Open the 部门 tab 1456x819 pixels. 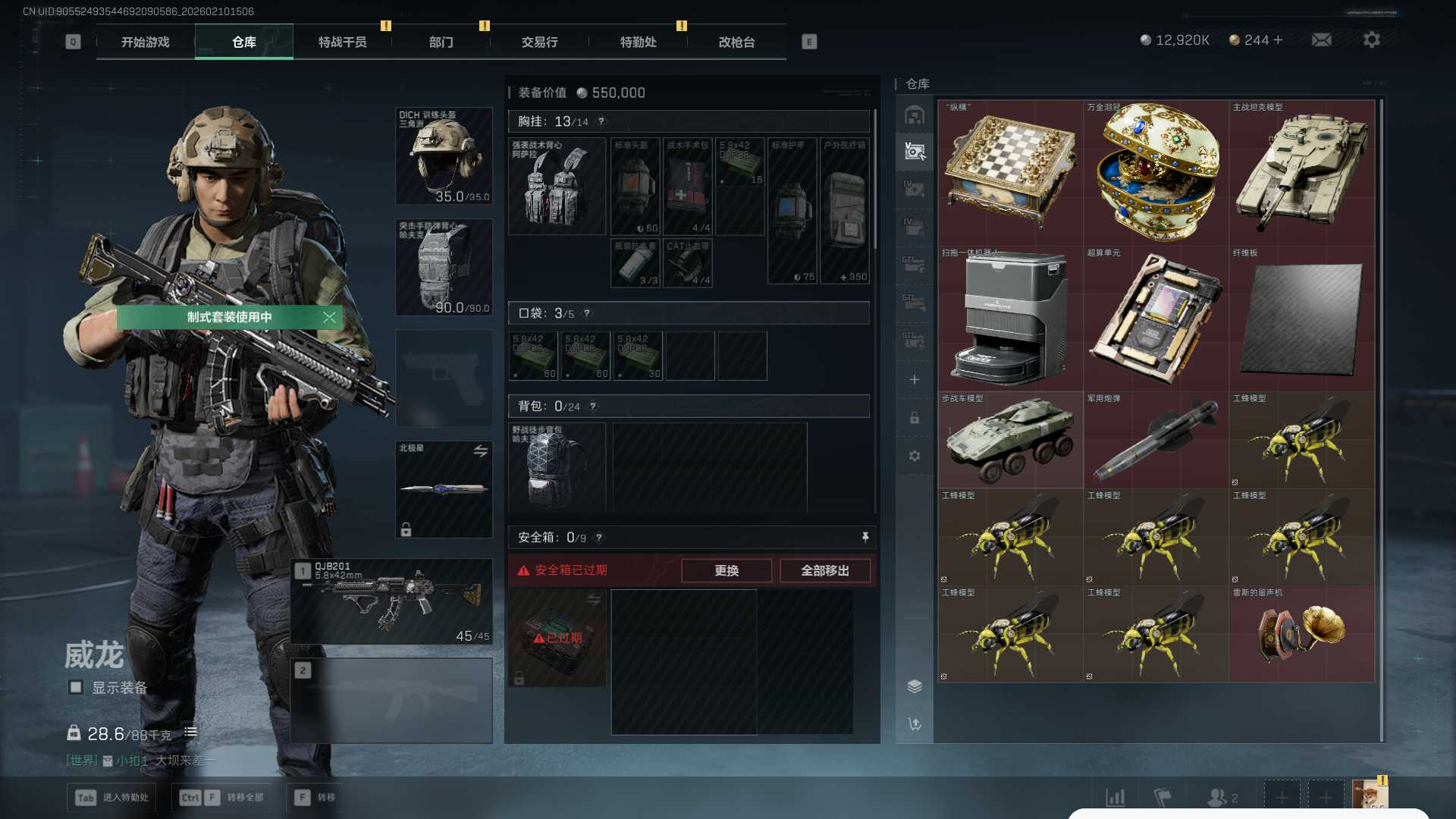click(441, 42)
